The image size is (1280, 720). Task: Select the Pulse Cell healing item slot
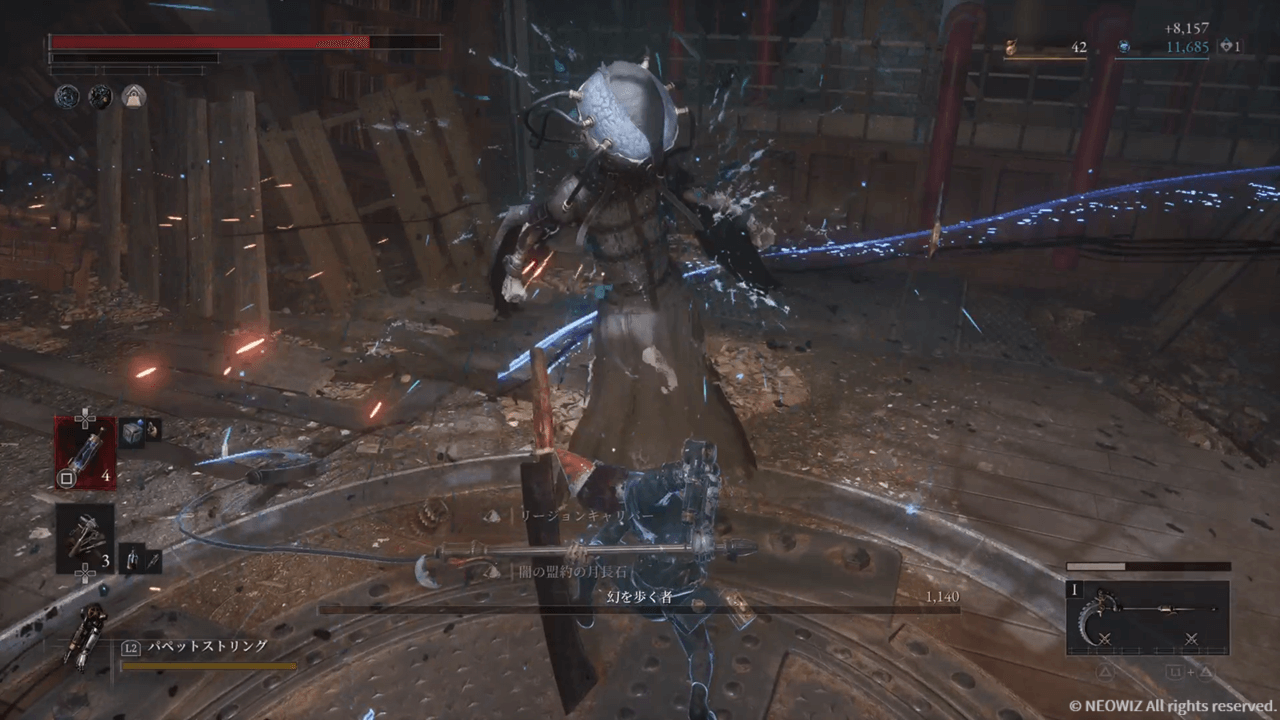[x=84, y=446]
